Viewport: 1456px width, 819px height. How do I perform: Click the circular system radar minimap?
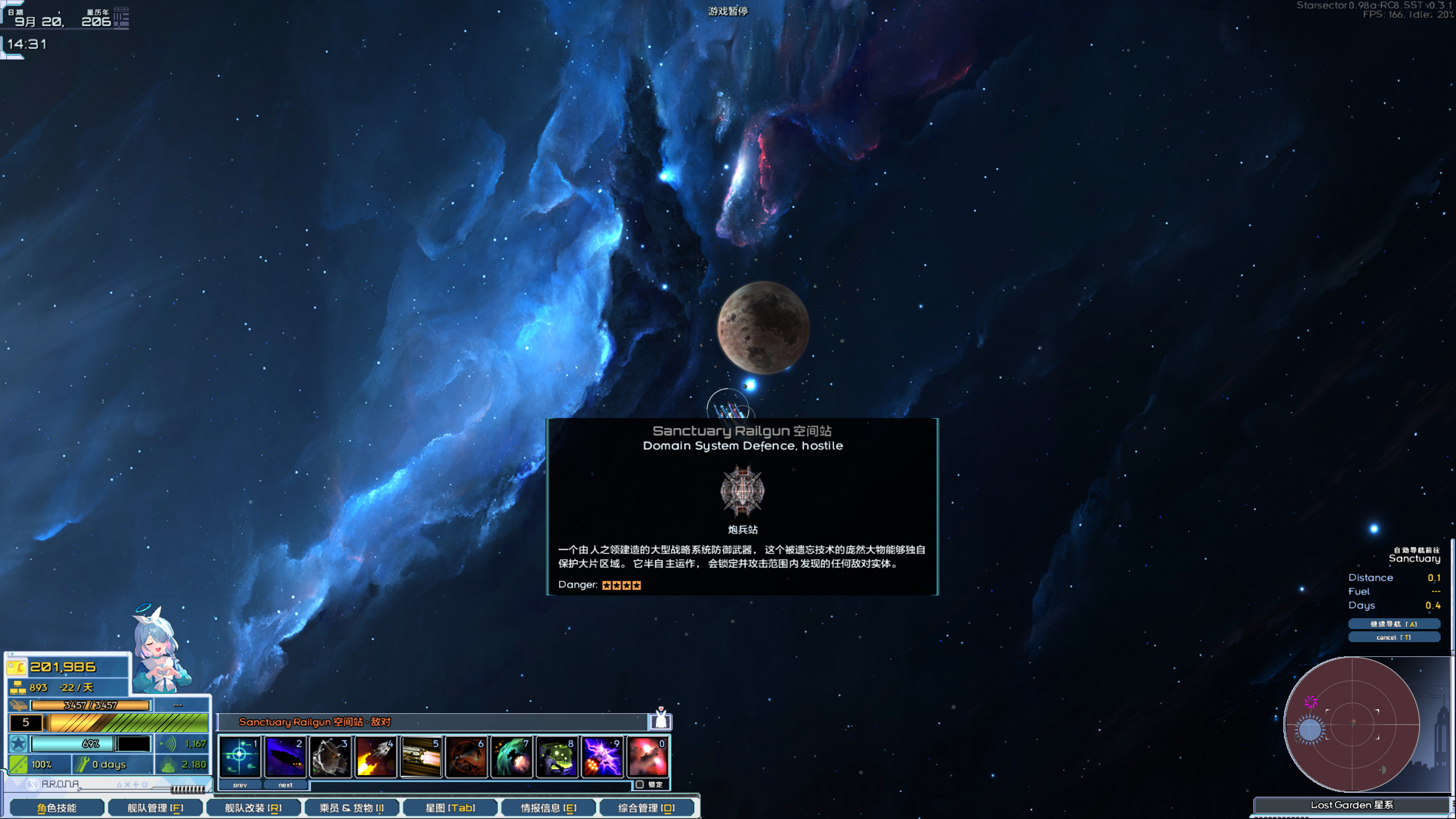pyautogui.click(x=1352, y=724)
